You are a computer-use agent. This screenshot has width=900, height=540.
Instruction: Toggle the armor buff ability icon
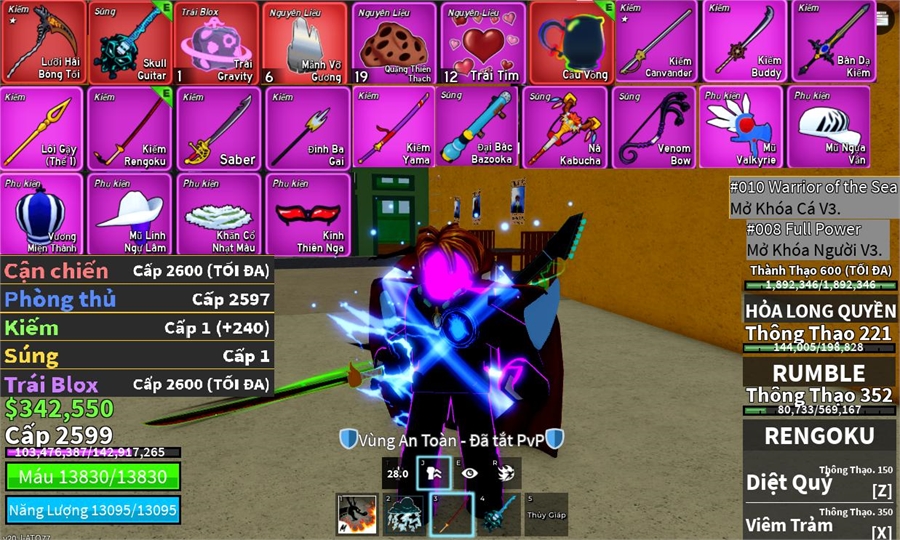point(433,474)
